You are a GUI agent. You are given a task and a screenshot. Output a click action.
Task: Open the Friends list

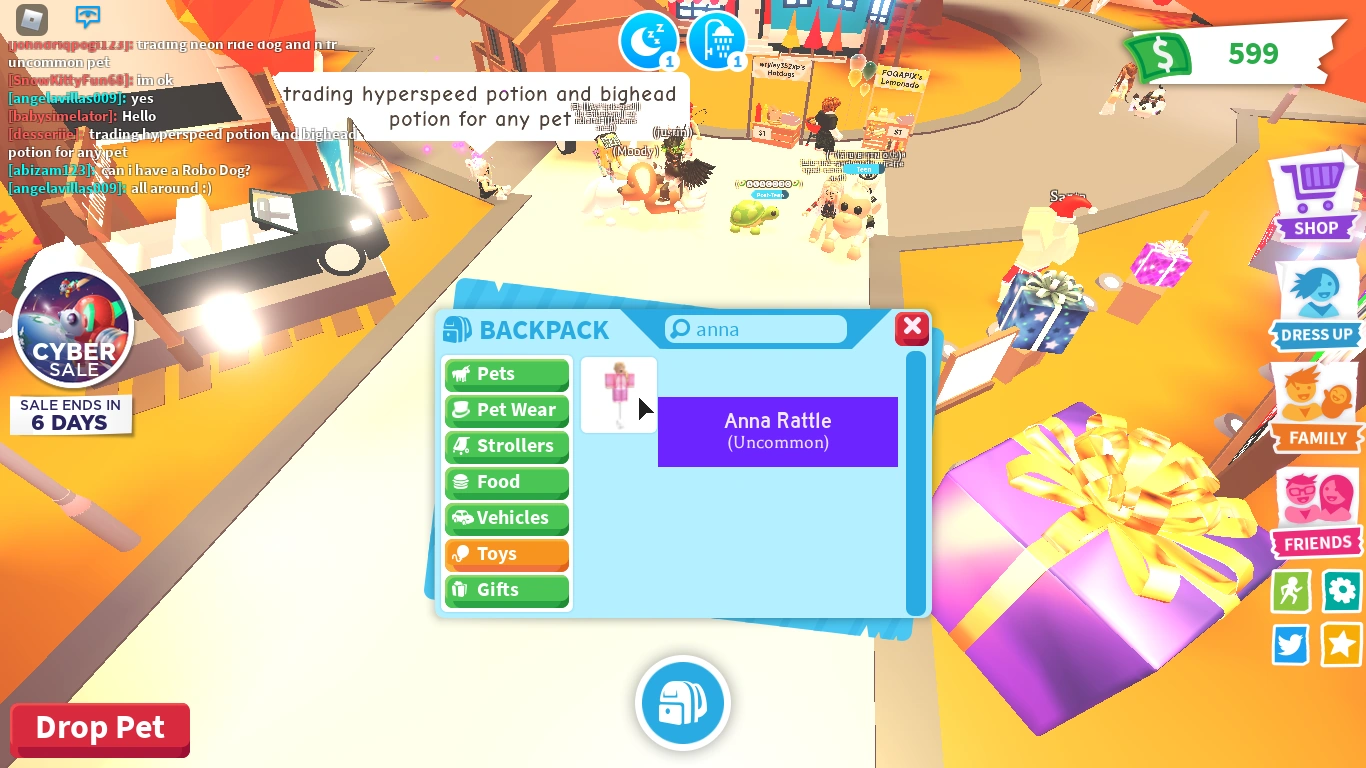pyautogui.click(x=1316, y=510)
